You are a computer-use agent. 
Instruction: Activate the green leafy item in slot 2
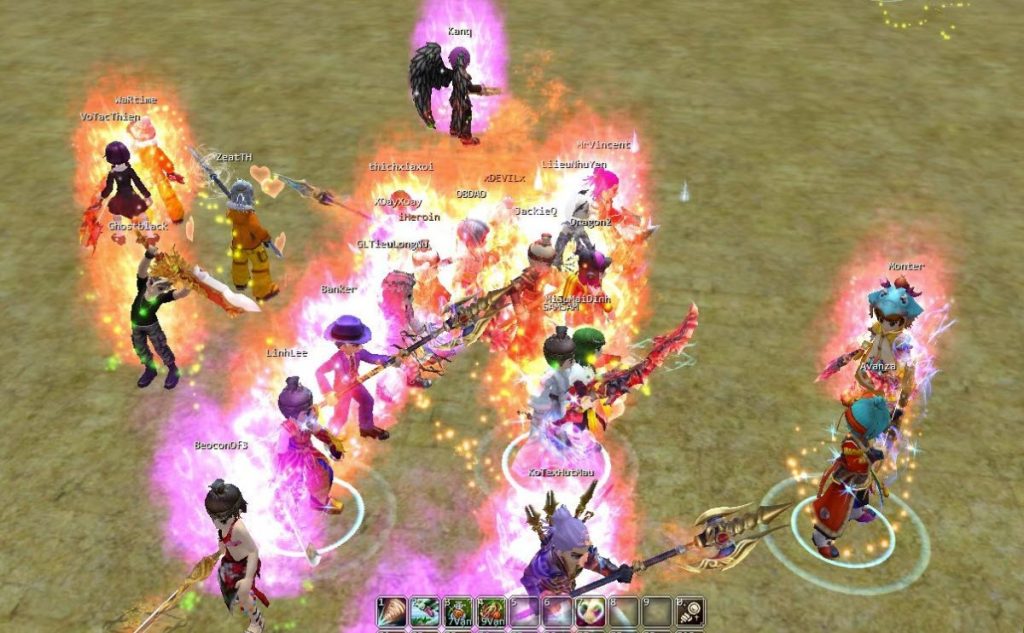[425, 612]
